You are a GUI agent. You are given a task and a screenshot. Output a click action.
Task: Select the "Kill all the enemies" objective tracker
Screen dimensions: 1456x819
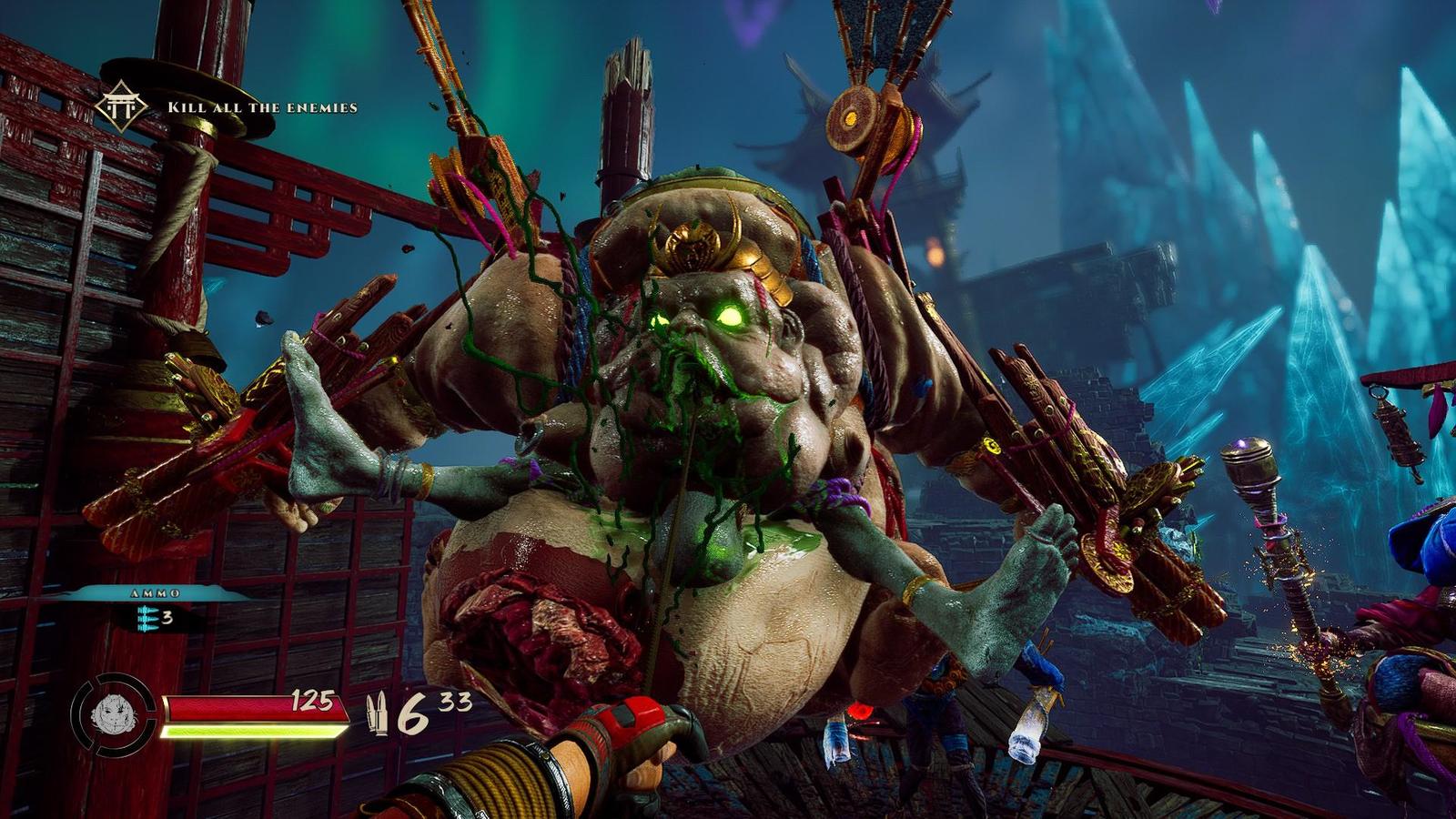point(262,107)
